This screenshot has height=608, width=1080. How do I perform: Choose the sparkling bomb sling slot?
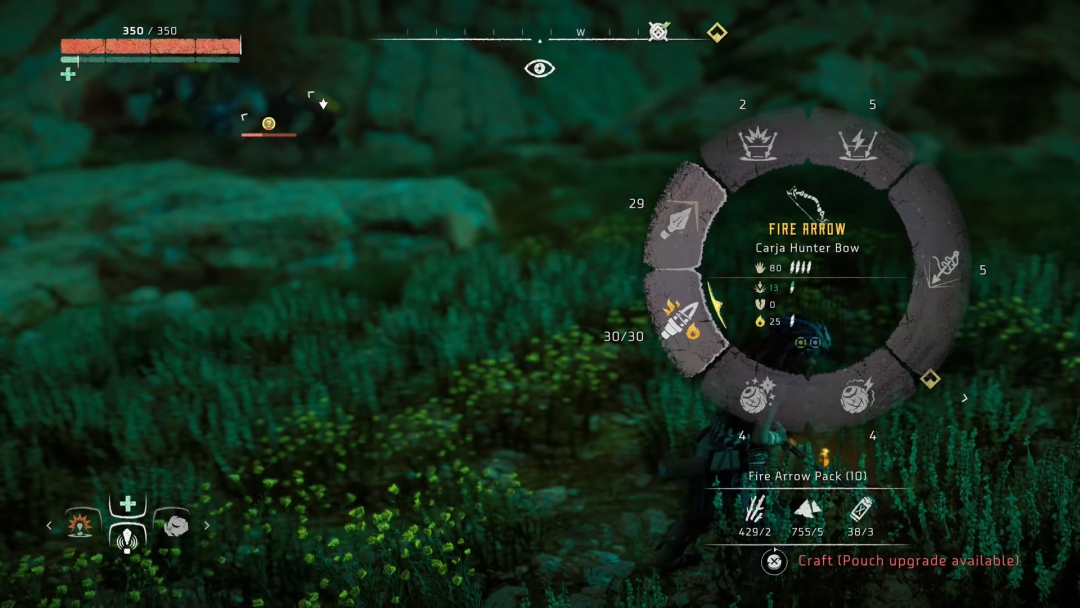click(755, 397)
